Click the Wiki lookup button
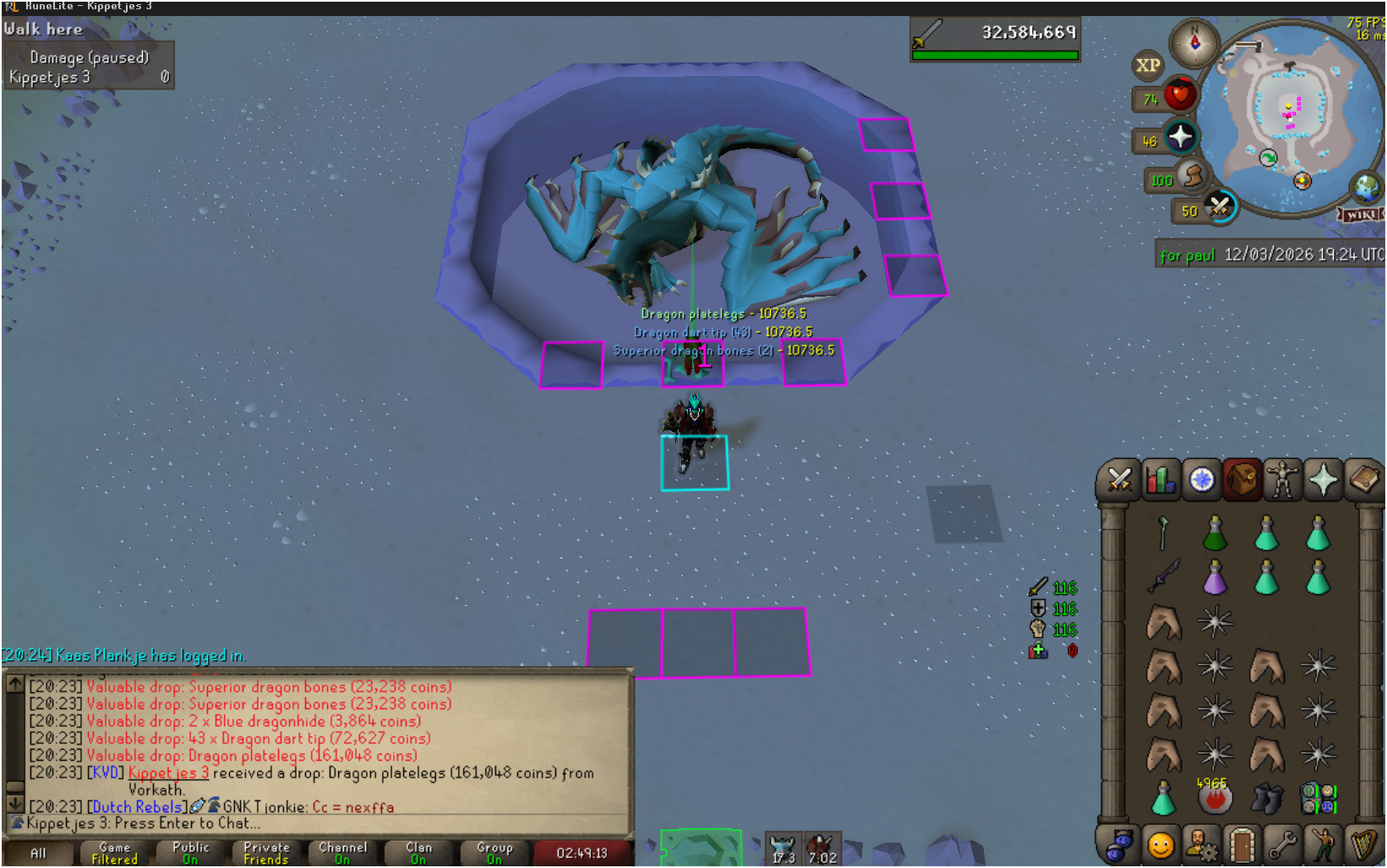 [1360, 215]
